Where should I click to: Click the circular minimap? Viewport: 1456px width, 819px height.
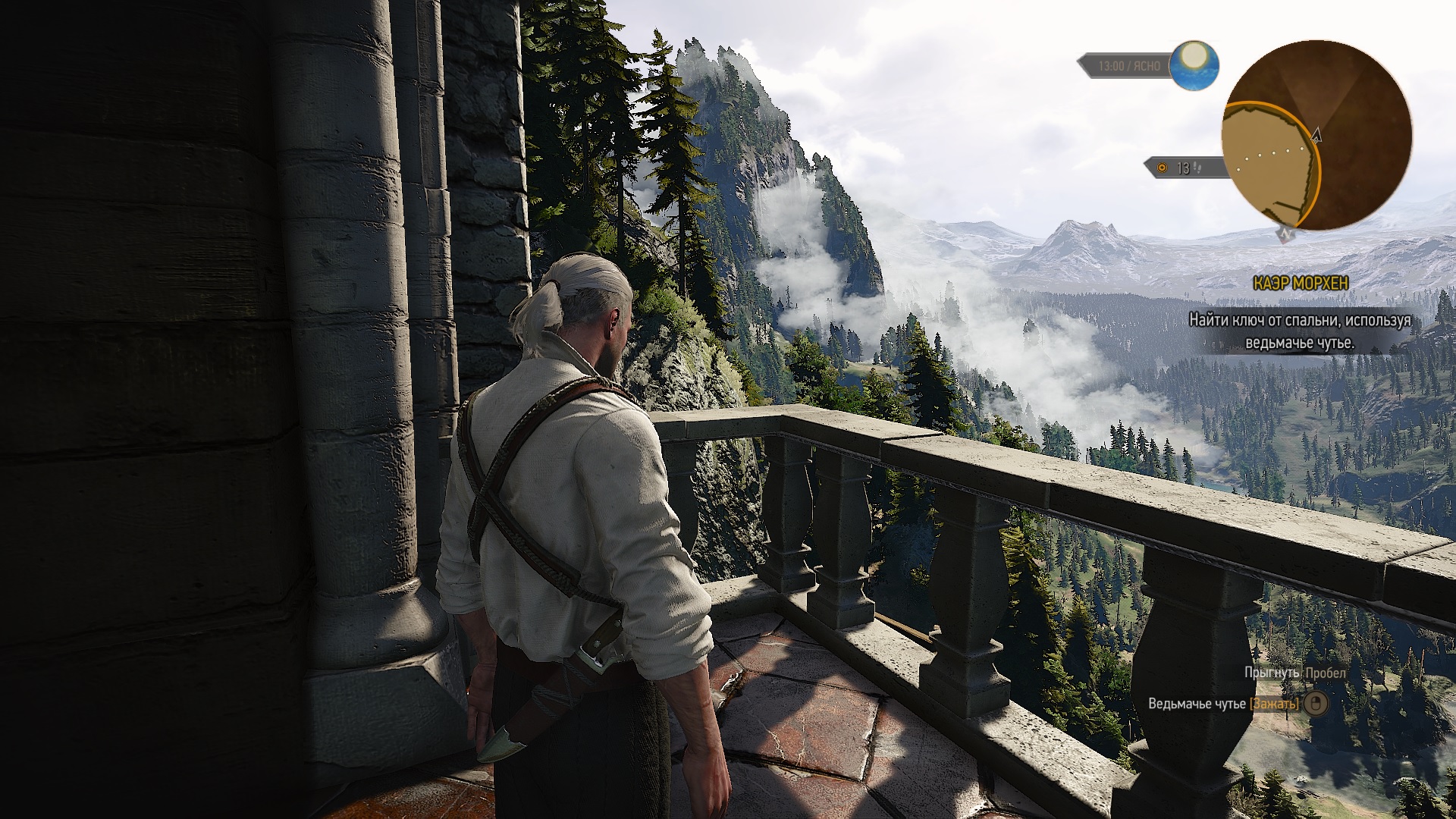pyautogui.click(x=1316, y=136)
